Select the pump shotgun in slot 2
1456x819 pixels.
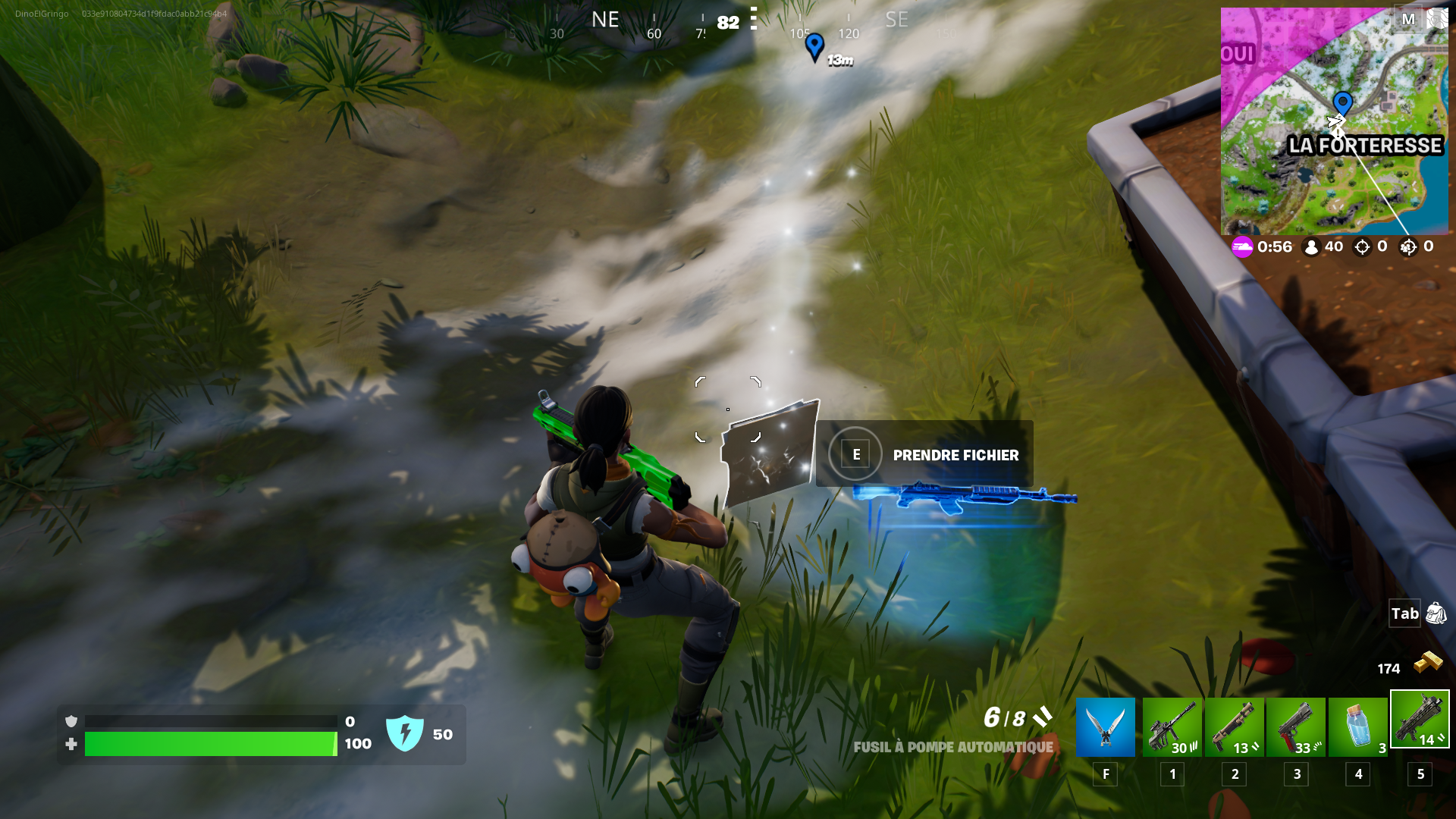(1235, 726)
